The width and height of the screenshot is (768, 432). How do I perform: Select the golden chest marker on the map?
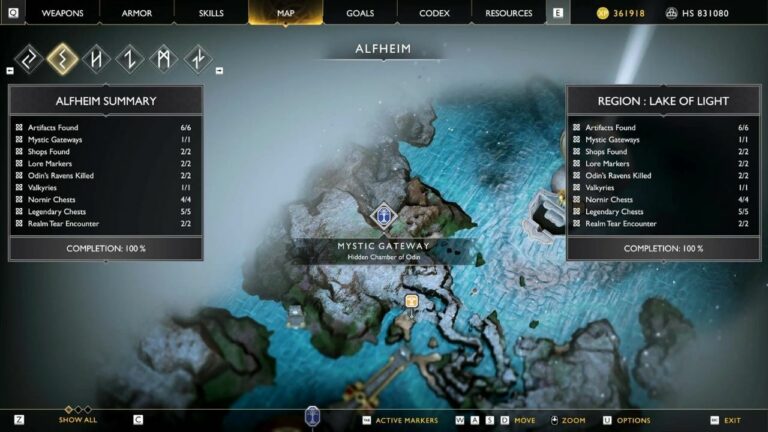point(411,301)
